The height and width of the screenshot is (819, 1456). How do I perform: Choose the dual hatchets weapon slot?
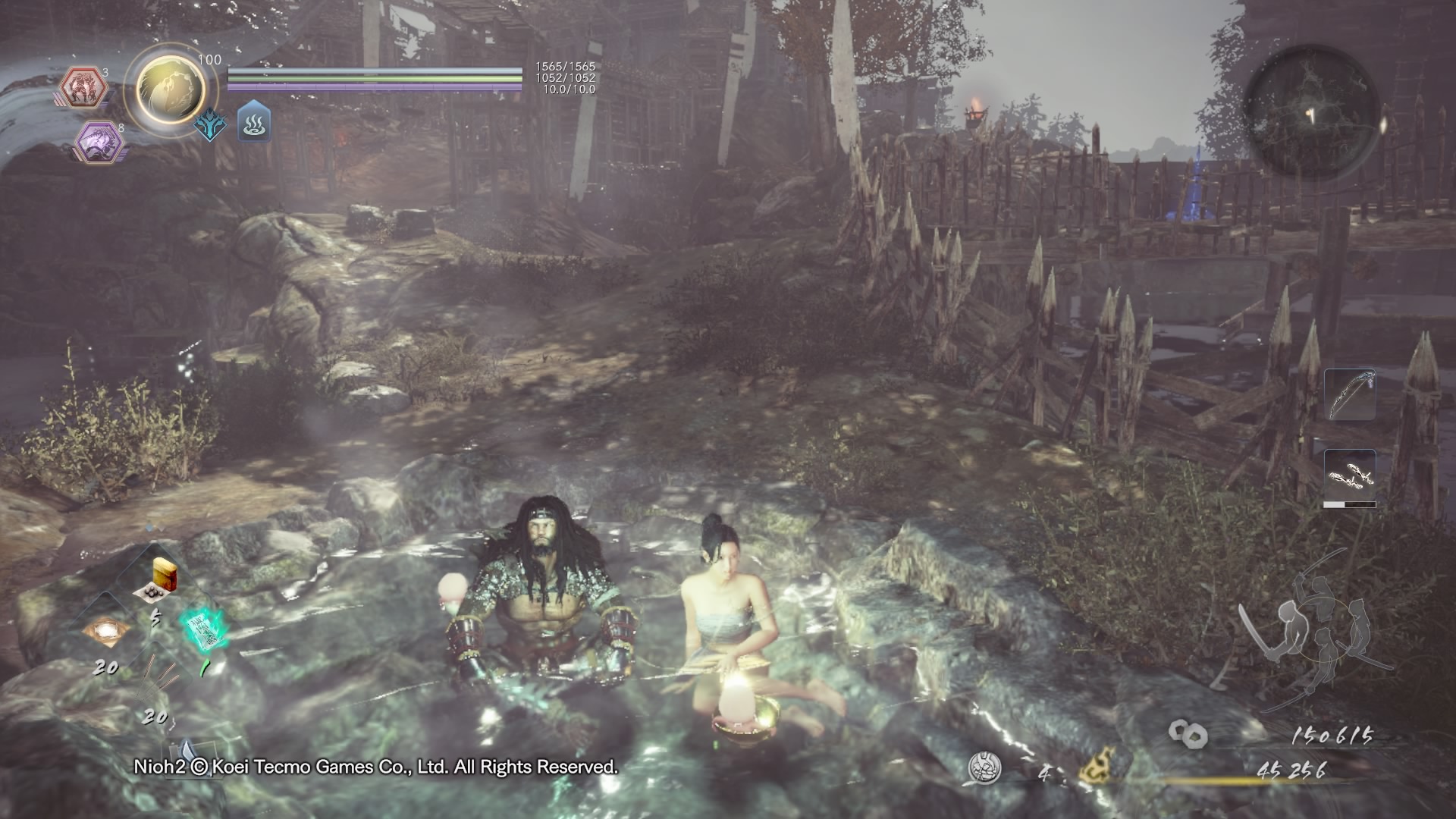[1350, 477]
